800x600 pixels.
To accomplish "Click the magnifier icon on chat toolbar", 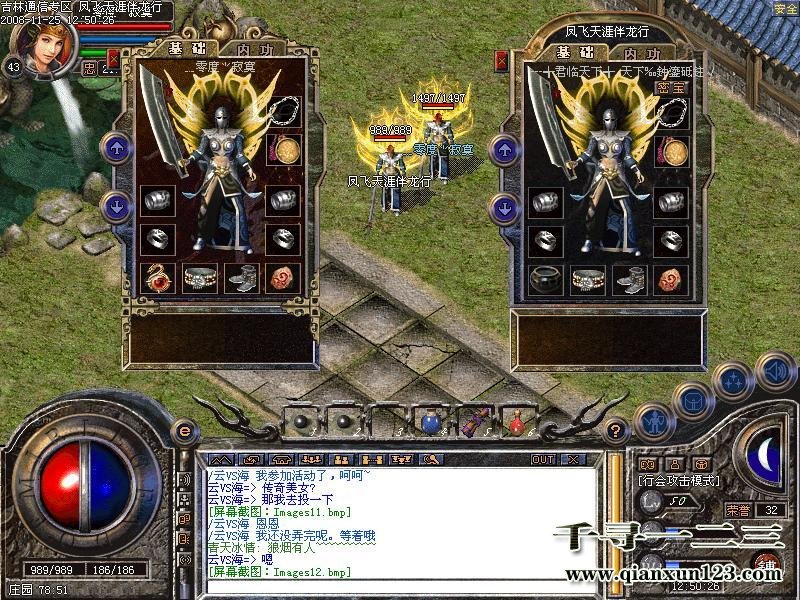I will pyautogui.click(x=431, y=460).
